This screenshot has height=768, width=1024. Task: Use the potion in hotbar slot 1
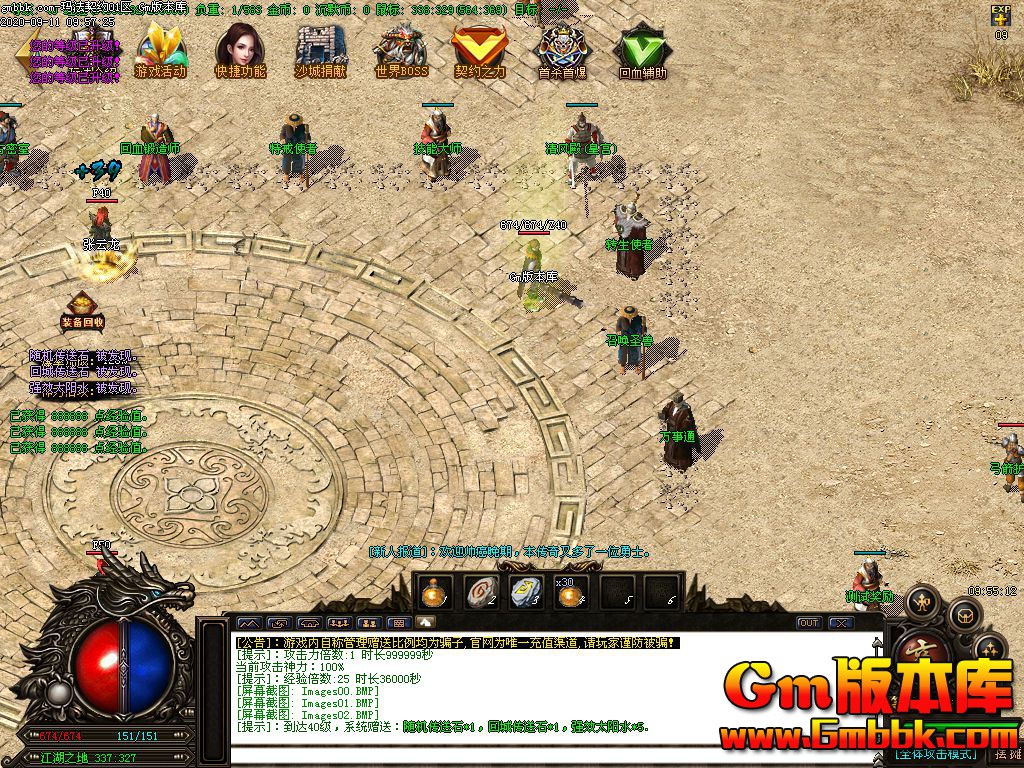point(434,593)
